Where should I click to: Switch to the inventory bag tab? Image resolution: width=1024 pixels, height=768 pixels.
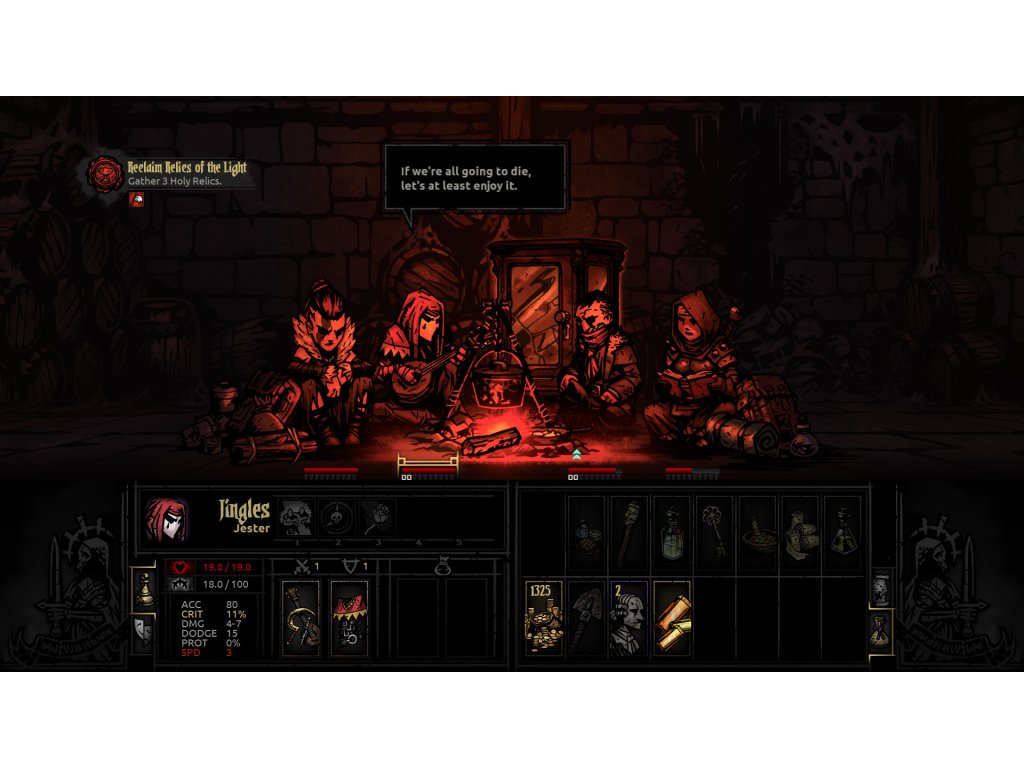pyautogui.click(x=881, y=632)
